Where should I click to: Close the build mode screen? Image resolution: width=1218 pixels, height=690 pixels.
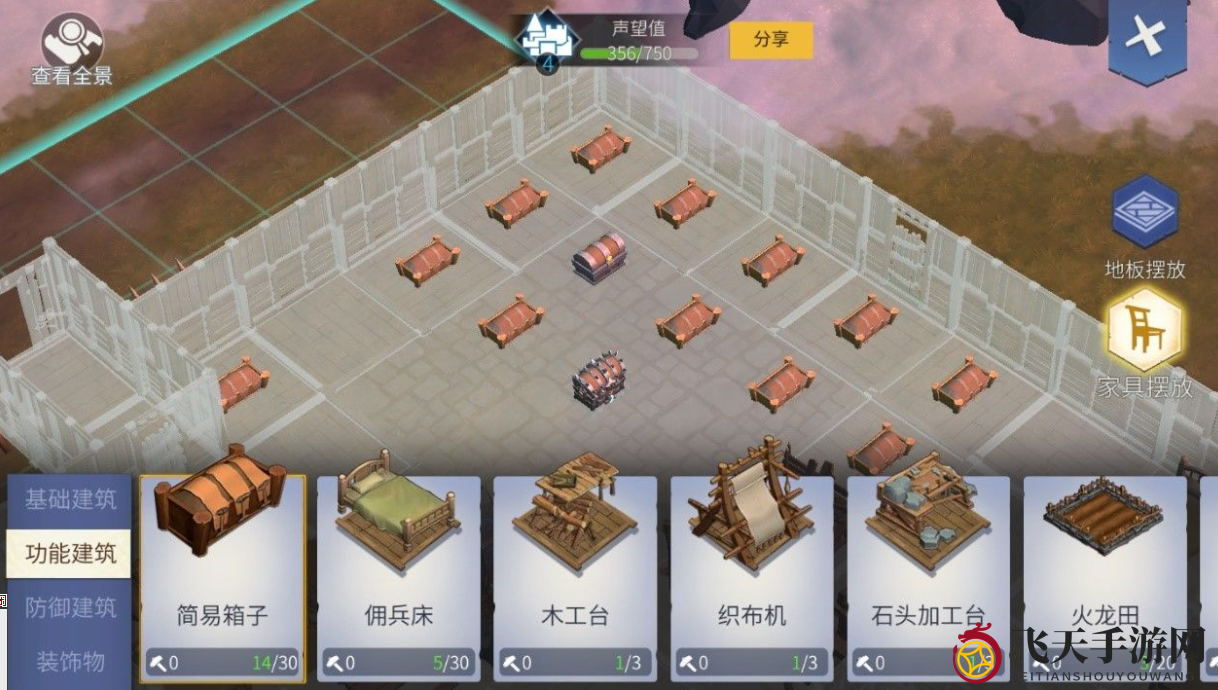pos(1146,39)
